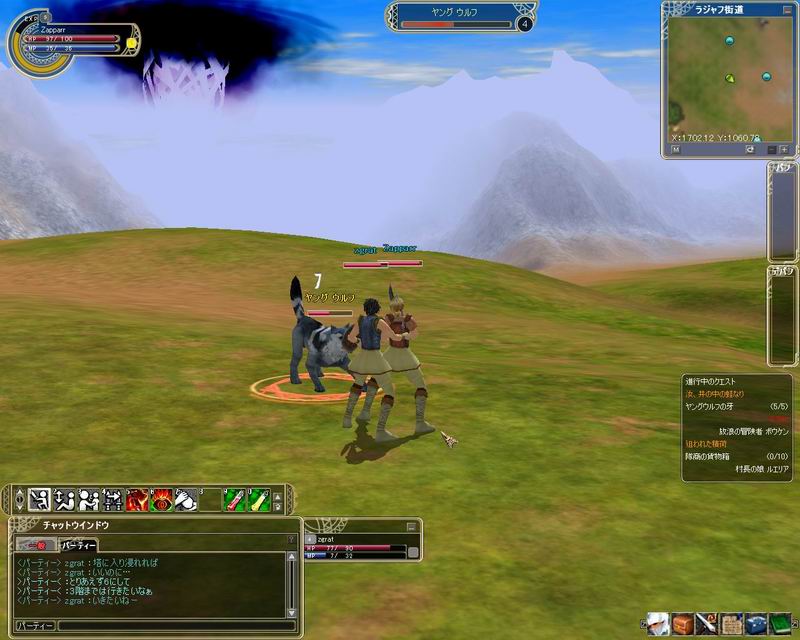Rotate the minimap with the refresh button
This screenshot has width=800, height=640.
(x=749, y=149)
